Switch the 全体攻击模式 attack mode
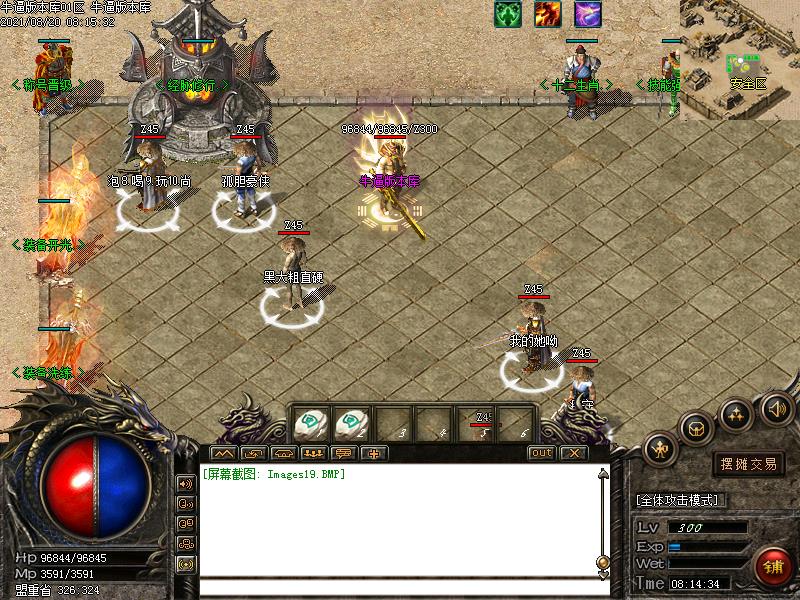Image resolution: width=800 pixels, height=600 pixels. click(680, 500)
